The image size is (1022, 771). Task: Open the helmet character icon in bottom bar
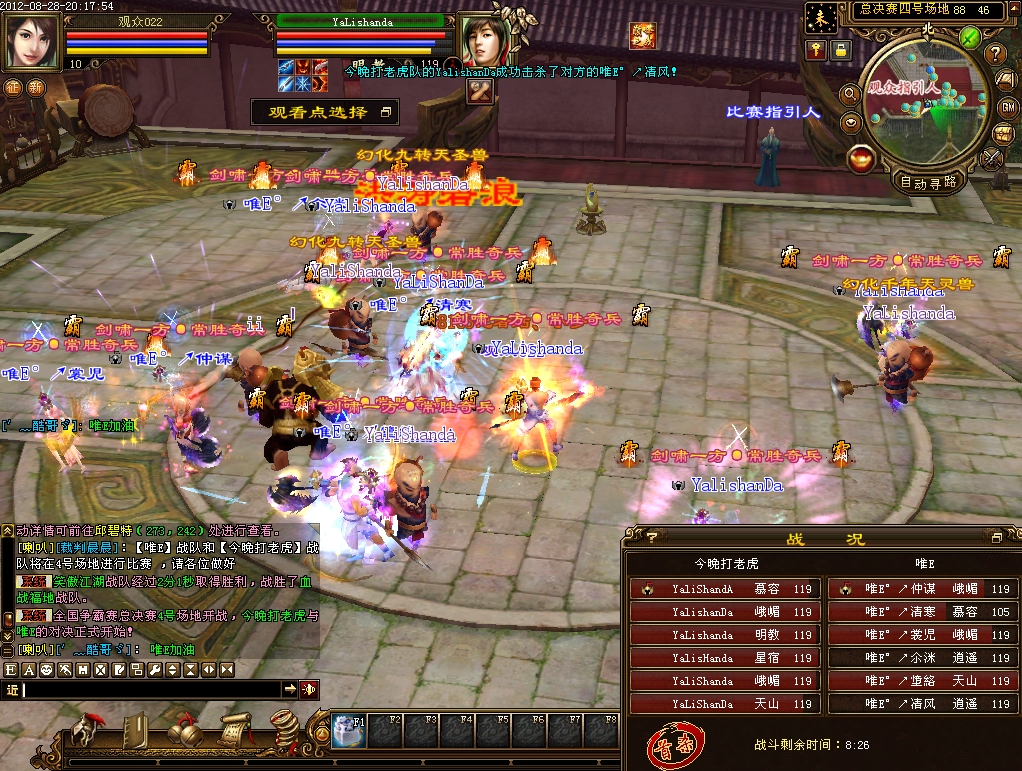[87, 731]
